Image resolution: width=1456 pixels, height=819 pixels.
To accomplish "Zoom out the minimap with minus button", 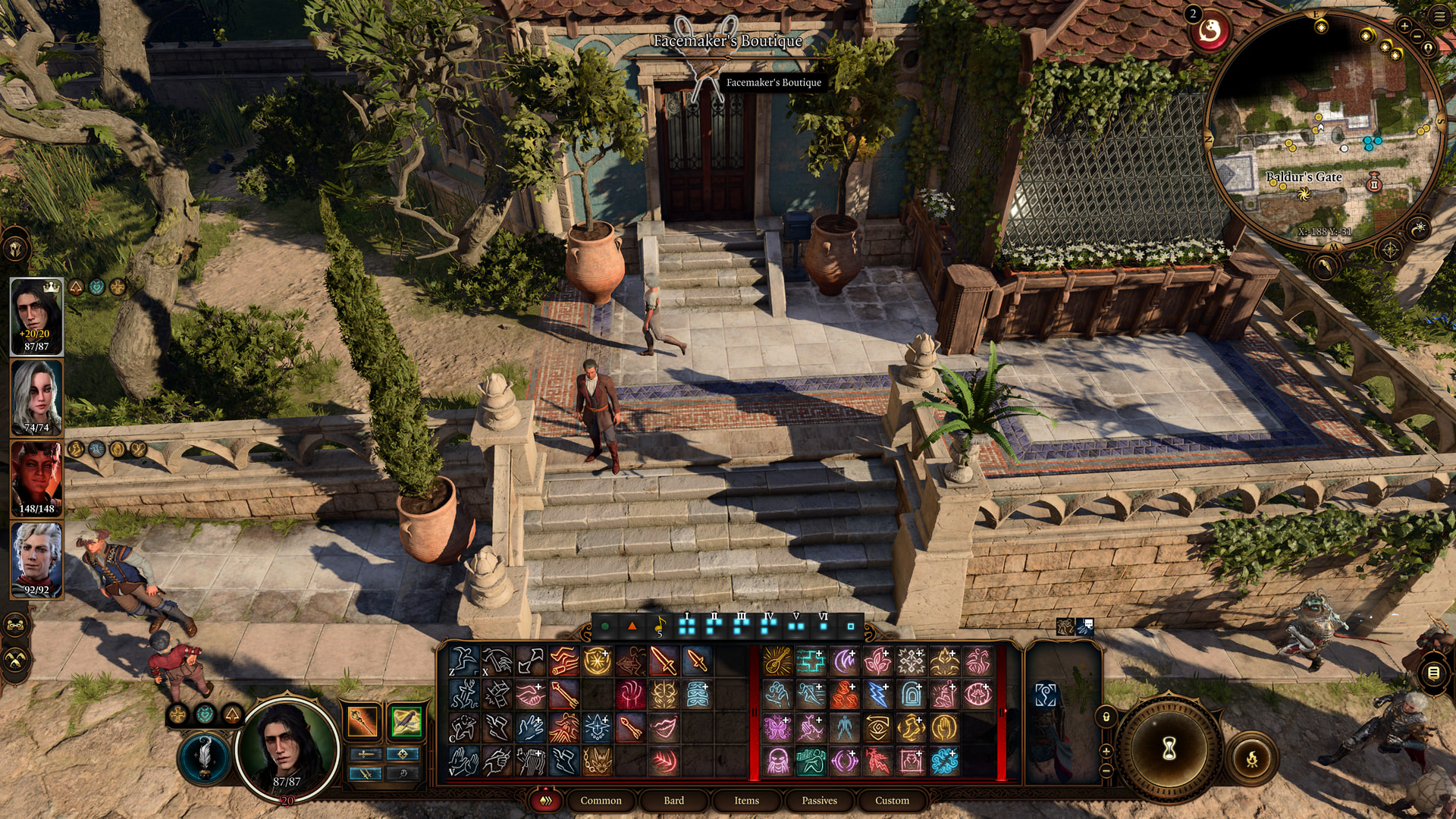I will [x=1417, y=35].
